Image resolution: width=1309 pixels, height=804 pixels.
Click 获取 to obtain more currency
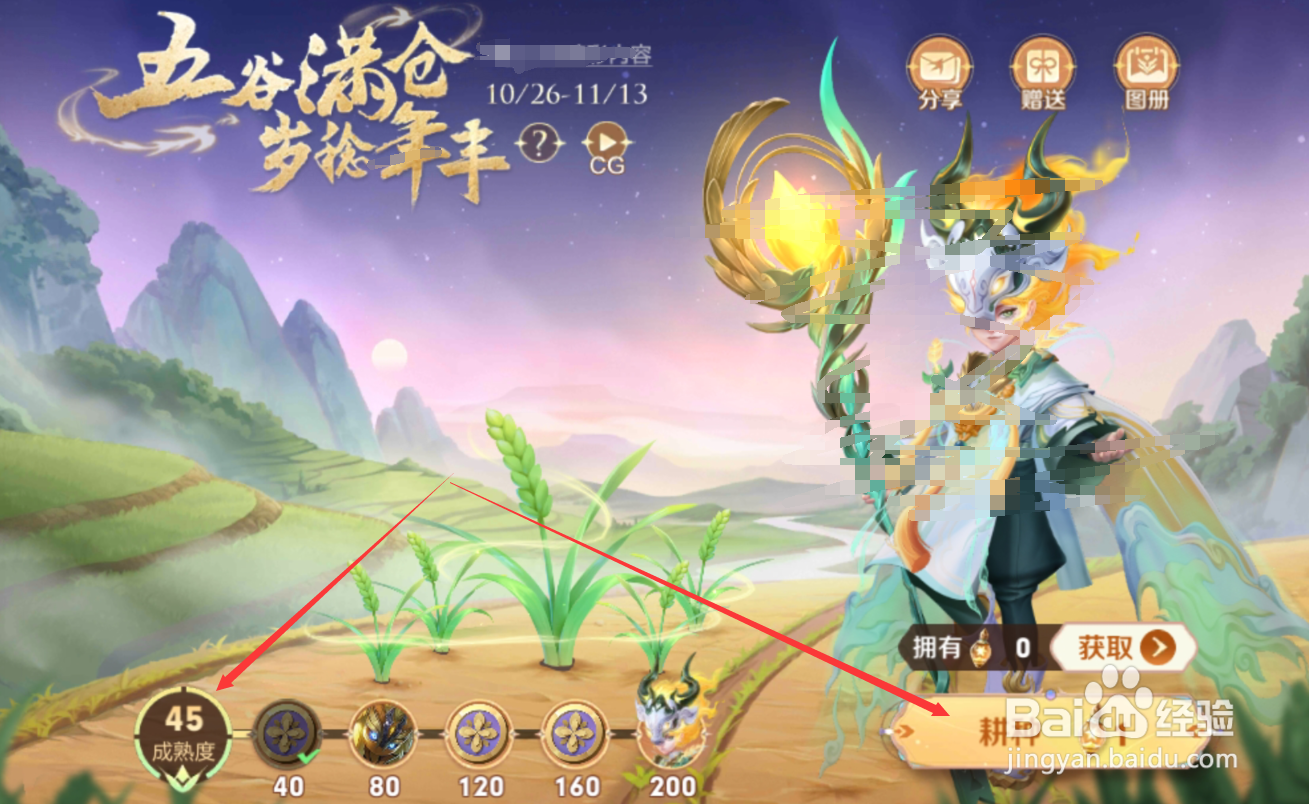click(x=1122, y=647)
